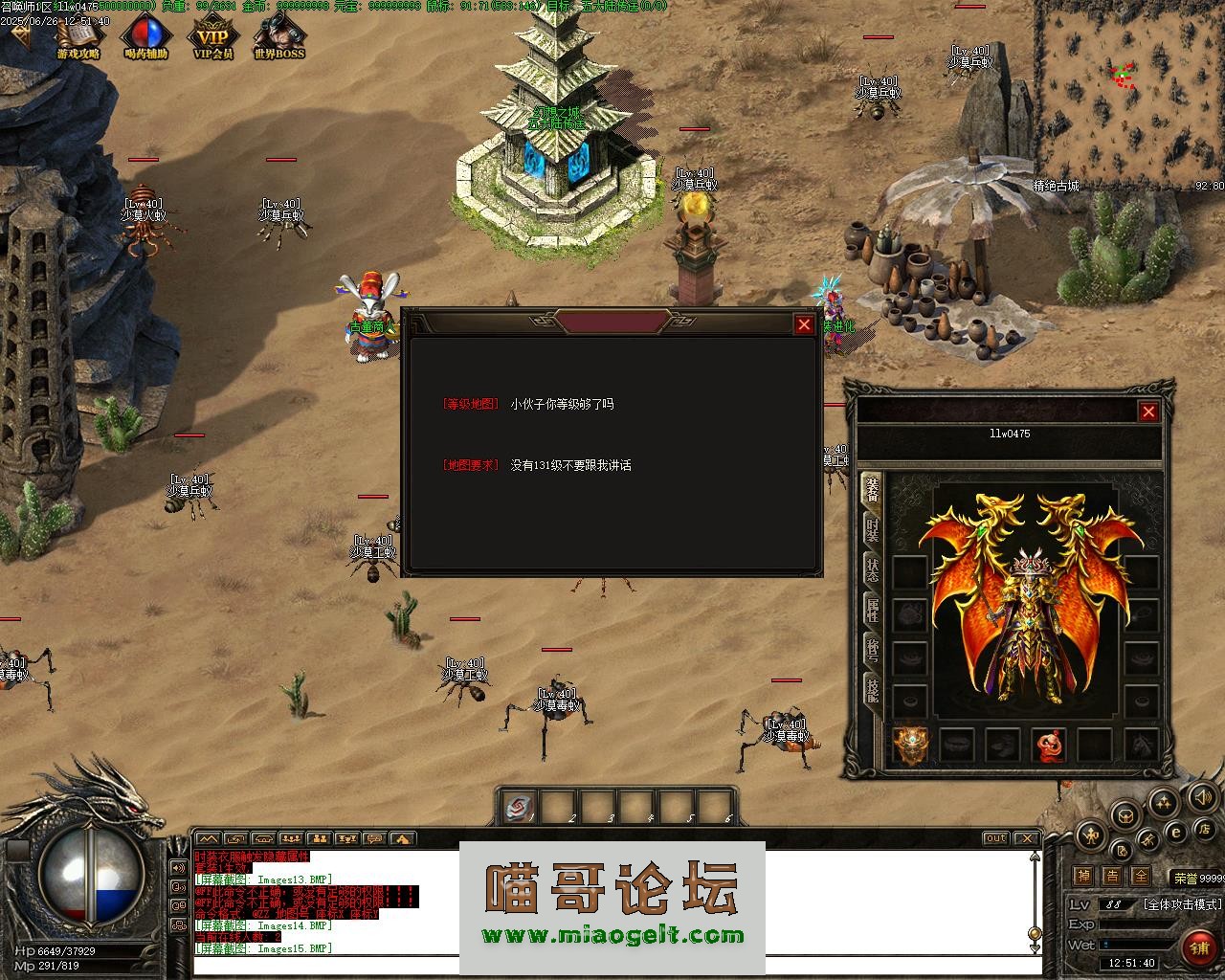Select the golden dragon medal slot
The width and height of the screenshot is (1225, 980).
pos(910,745)
